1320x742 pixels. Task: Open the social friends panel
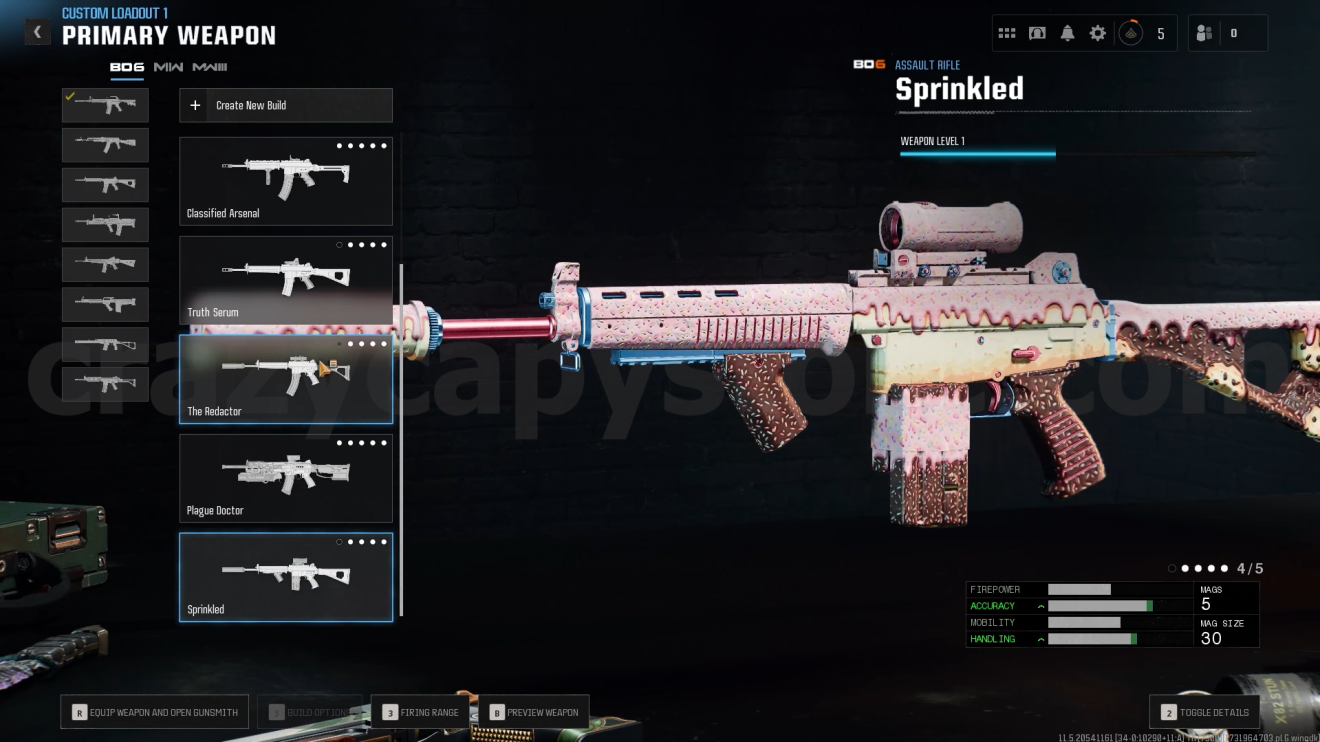click(x=1205, y=33)
